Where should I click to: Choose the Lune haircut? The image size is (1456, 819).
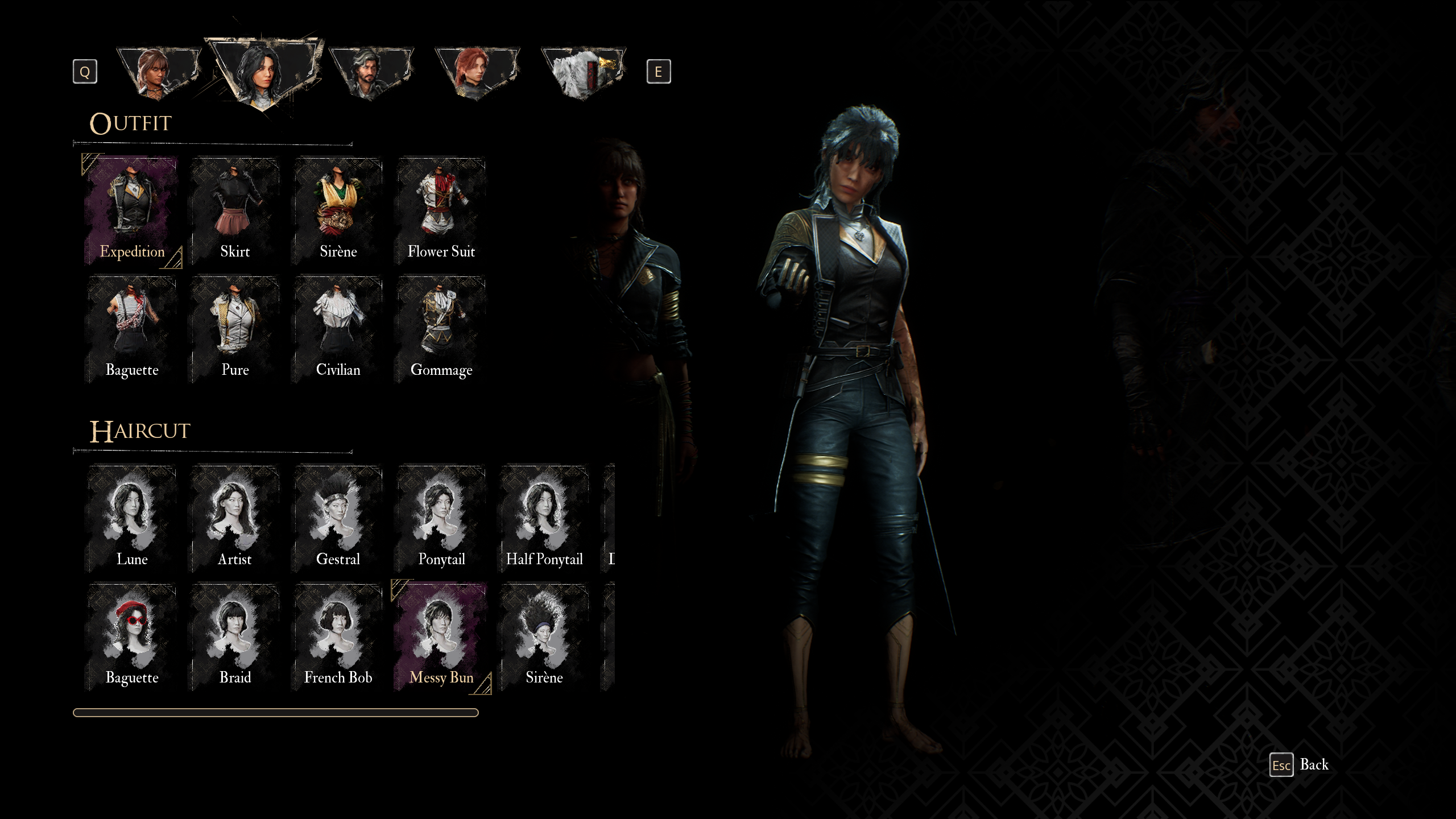coord(132,518)
